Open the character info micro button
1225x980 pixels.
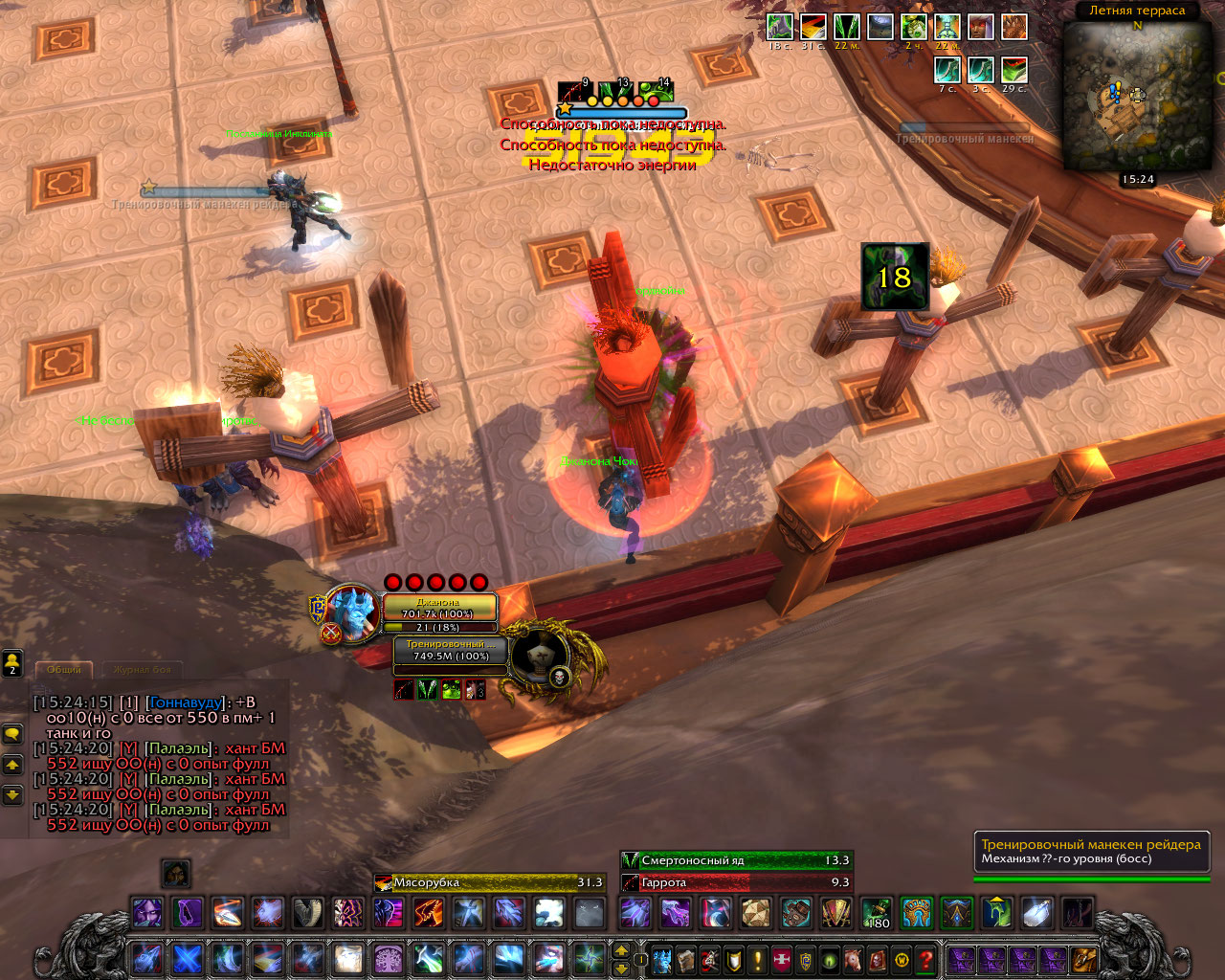click(x=661, y=959)
